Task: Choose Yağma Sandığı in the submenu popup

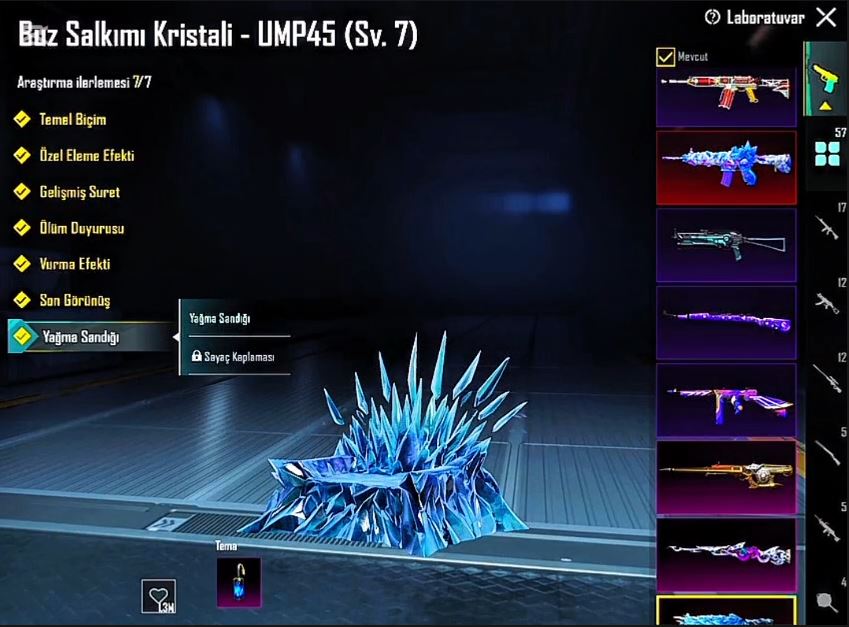Action: pyautogui.click(x=220, y=319)
